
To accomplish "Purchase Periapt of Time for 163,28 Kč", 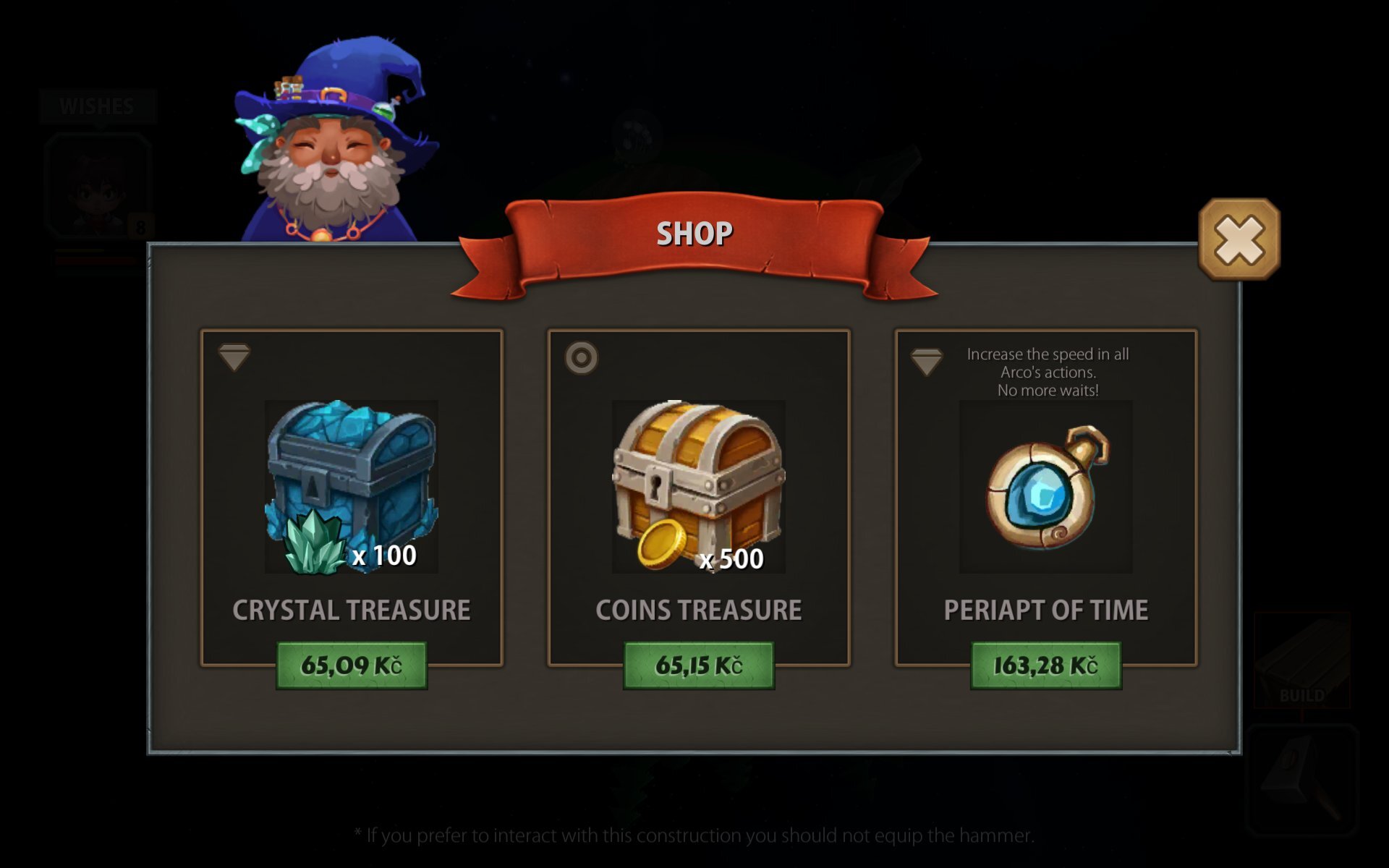I will (x=1046, y=665).
